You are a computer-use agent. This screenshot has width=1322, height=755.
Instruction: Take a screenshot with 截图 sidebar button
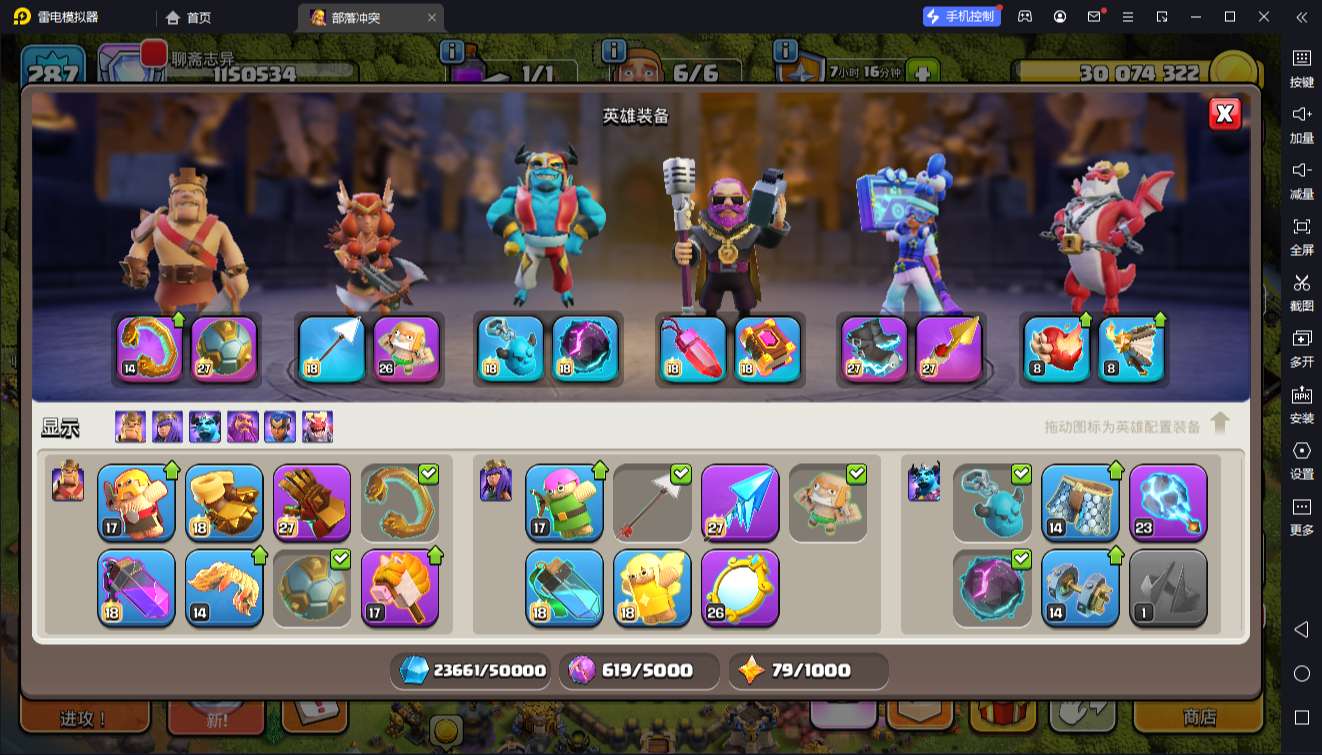(1301, 291)
